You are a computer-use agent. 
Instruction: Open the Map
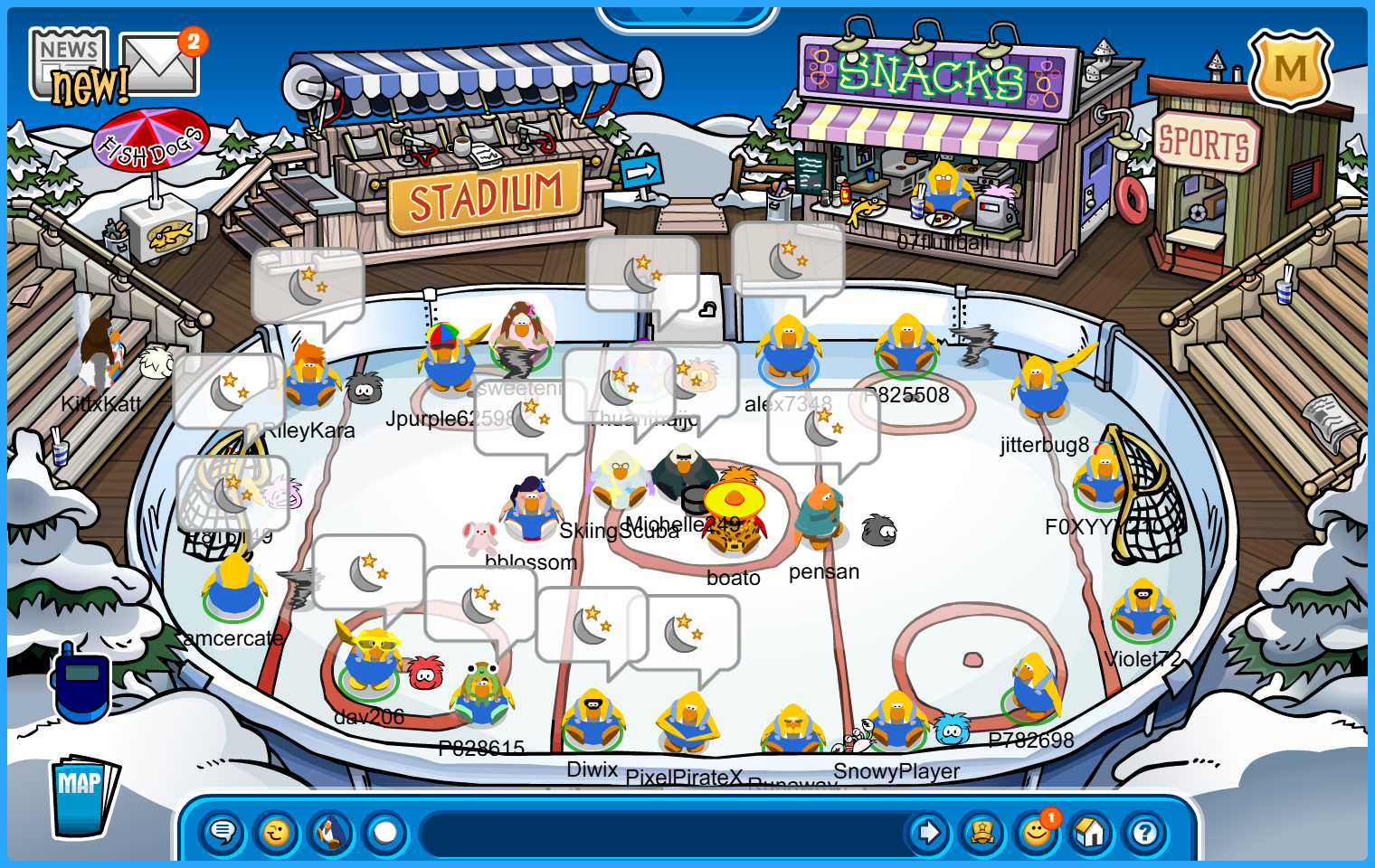(x=82, y=797)
